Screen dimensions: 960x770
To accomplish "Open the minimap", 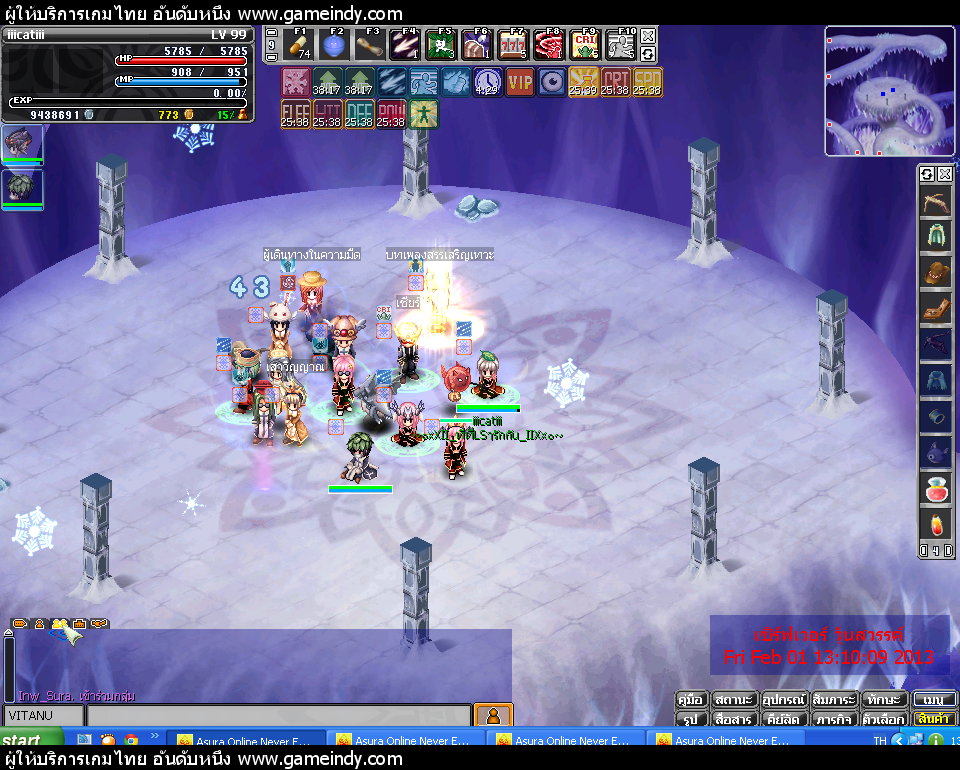I will coord(889,91).
